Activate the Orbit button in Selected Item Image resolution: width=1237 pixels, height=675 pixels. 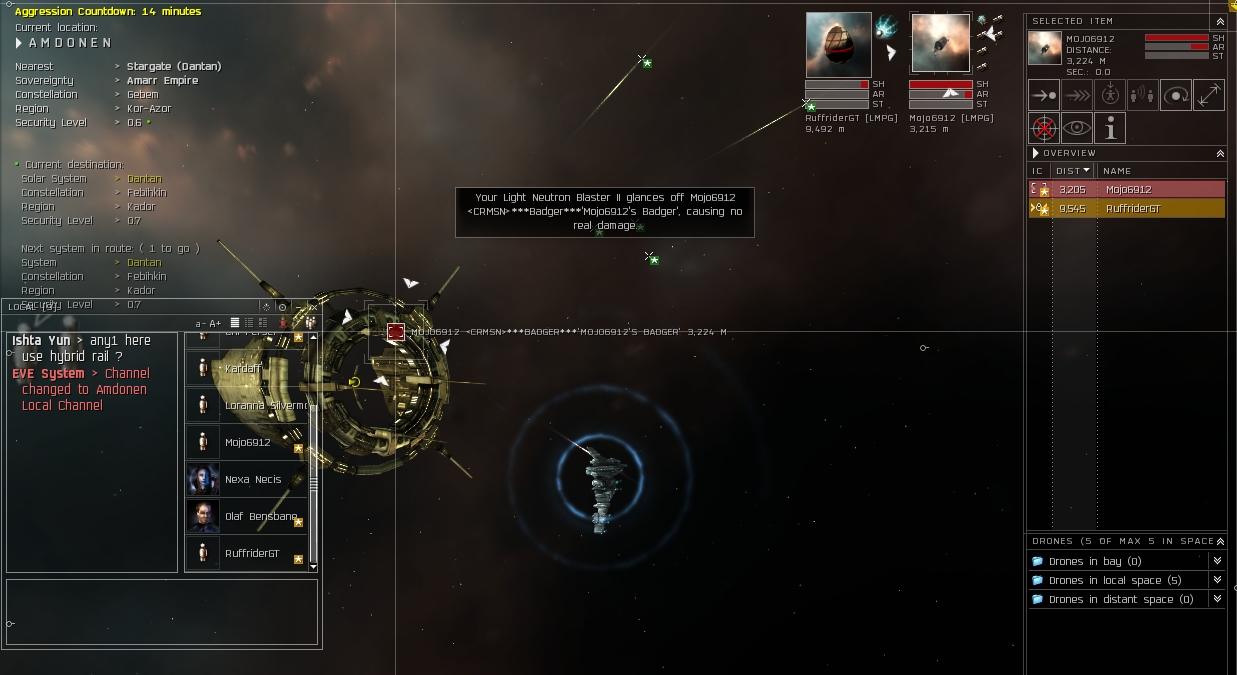(x=1175, y=95)
